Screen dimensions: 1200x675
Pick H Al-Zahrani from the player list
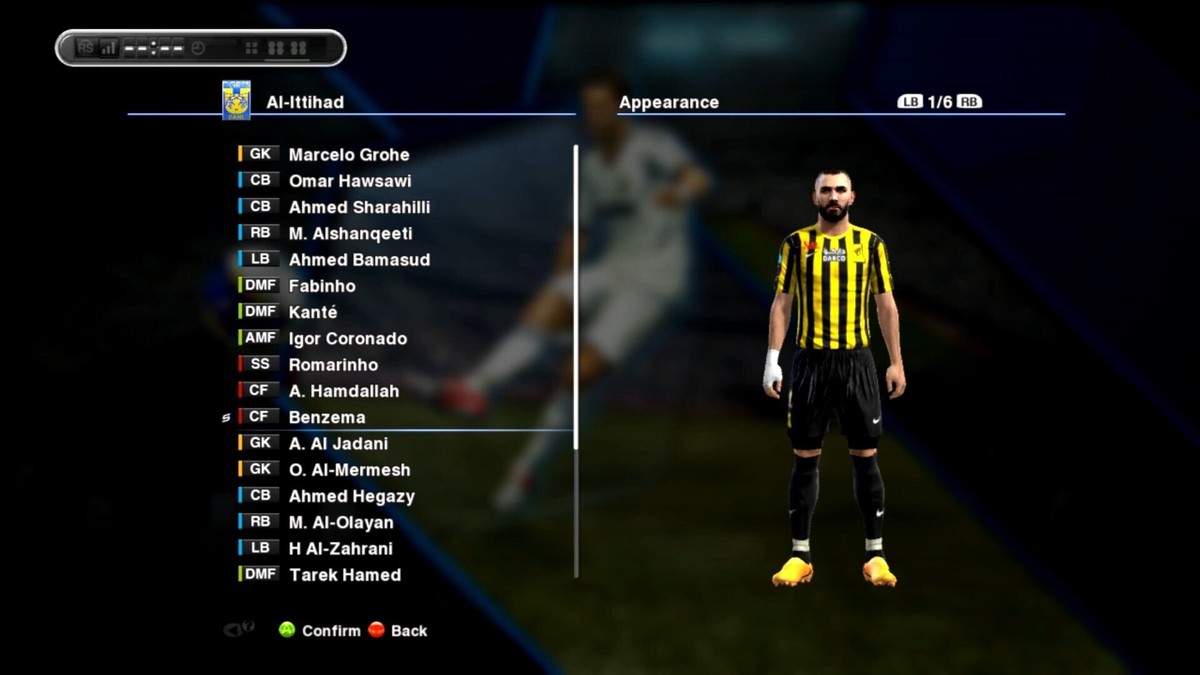pos(340,548)
